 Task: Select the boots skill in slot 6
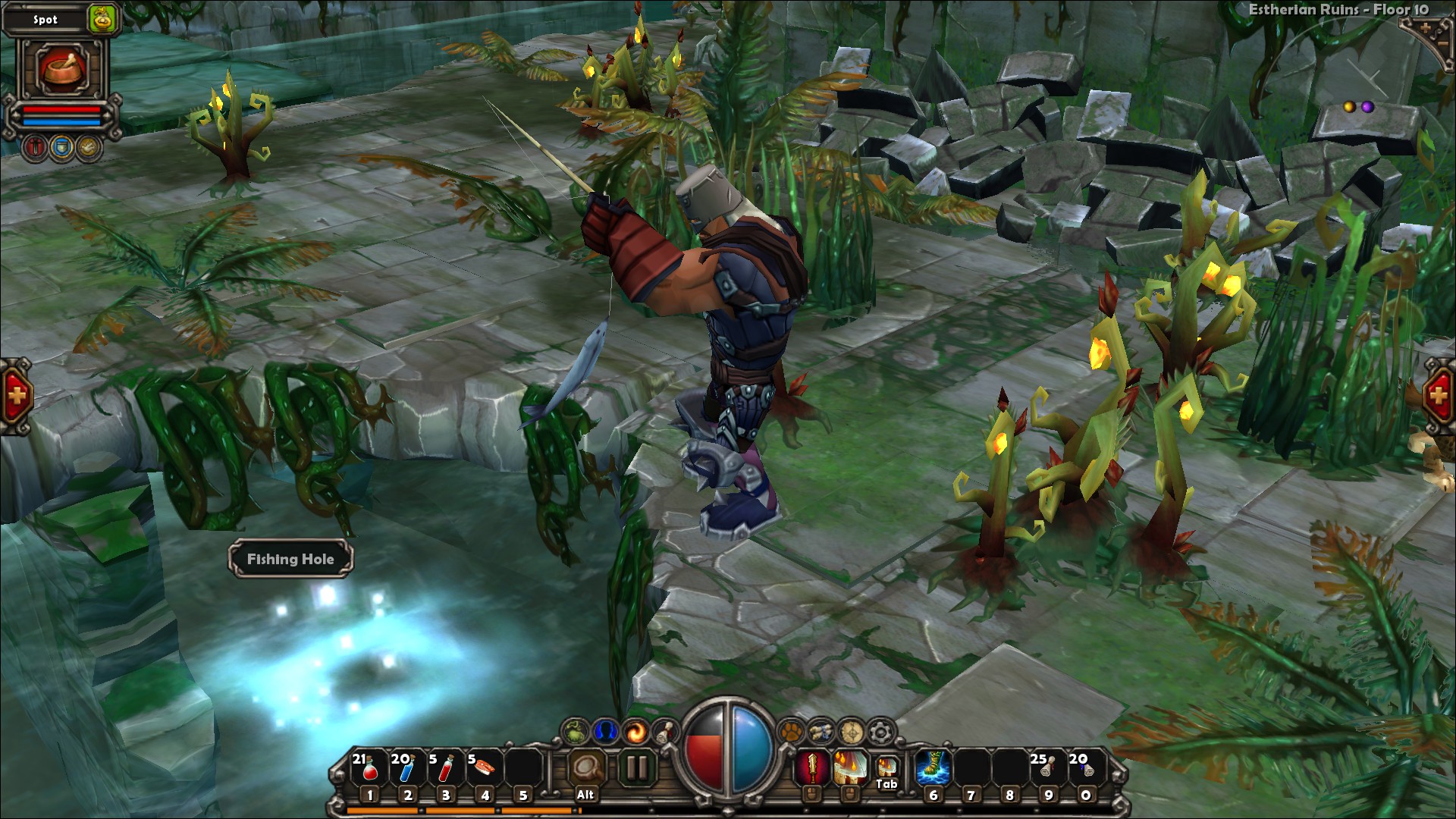[x=934, y=767]
